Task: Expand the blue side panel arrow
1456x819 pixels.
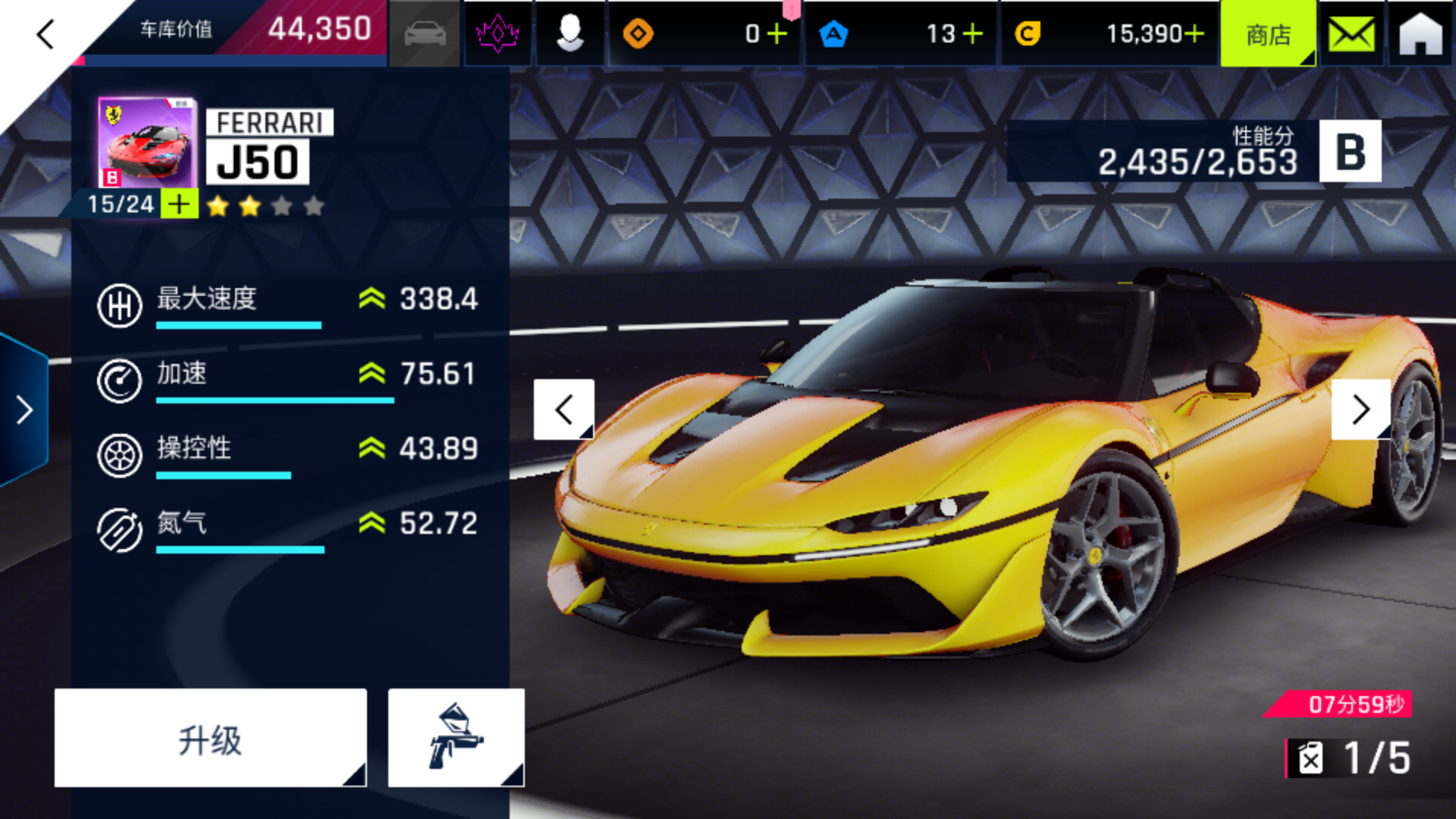Action: coord(24,410)
